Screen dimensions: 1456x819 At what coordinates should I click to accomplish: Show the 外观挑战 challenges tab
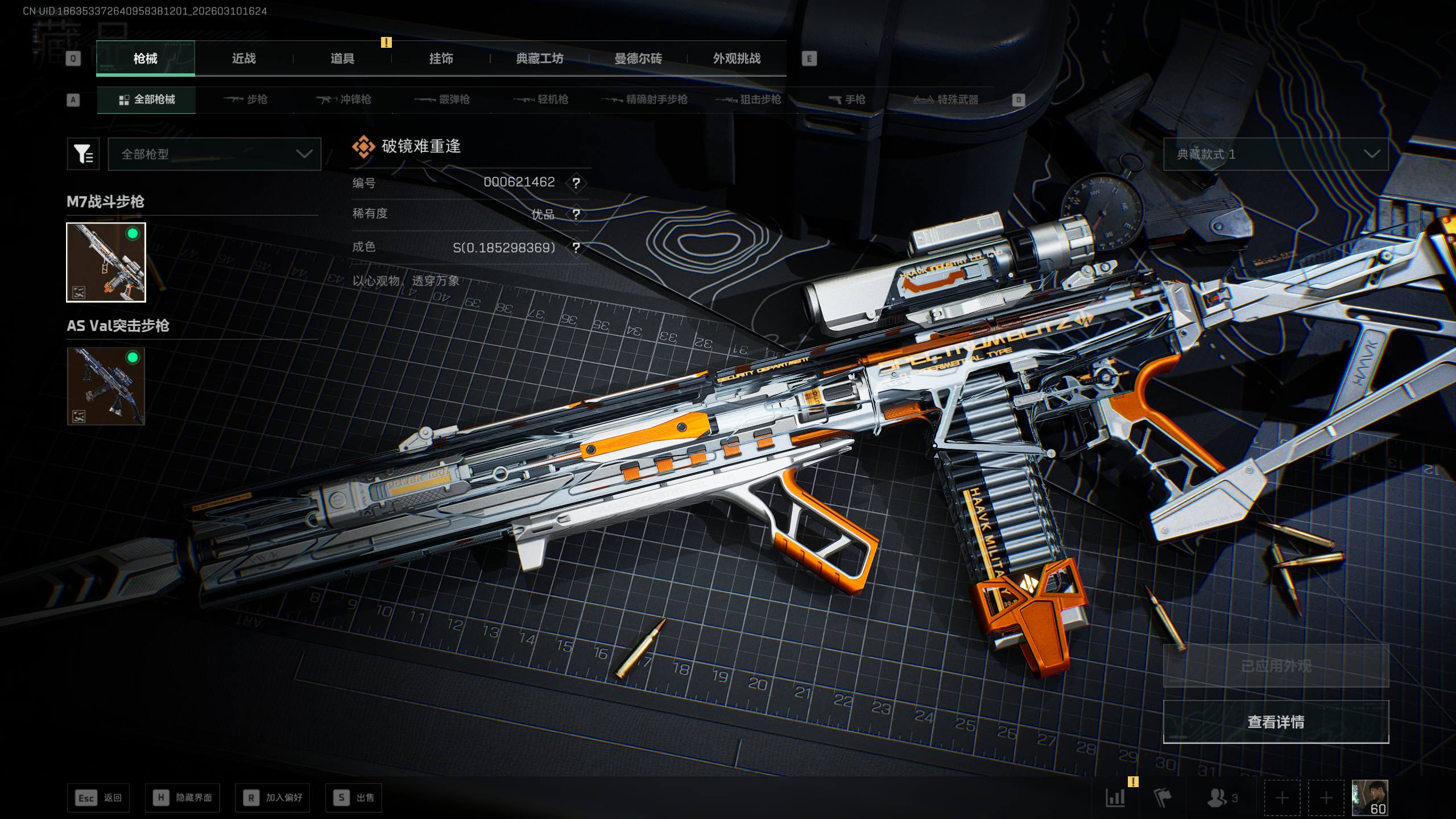737,59
